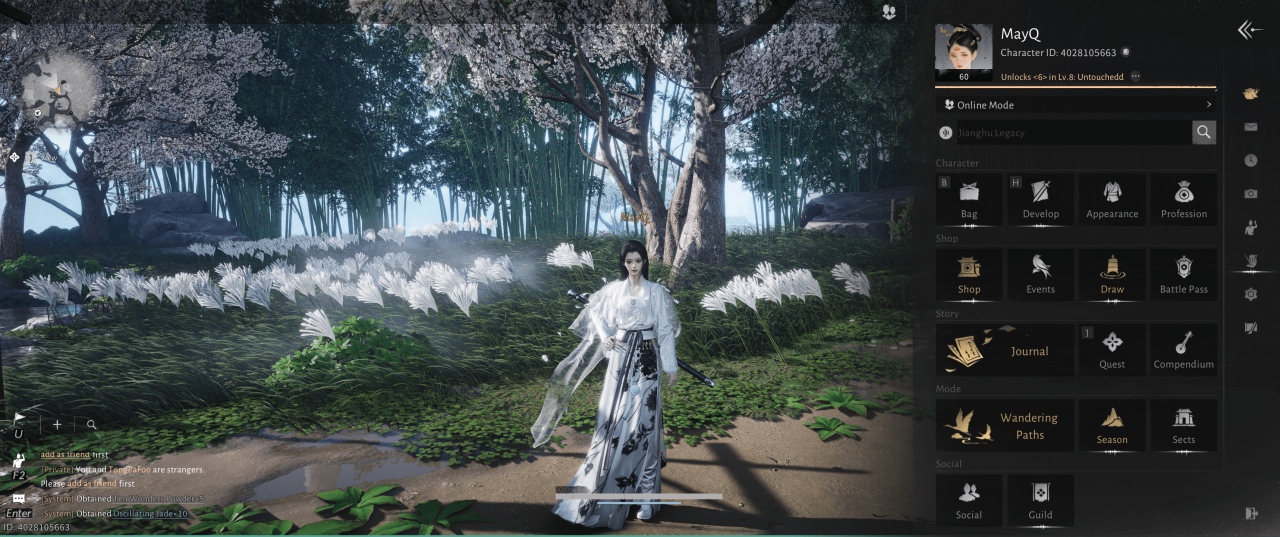
Task: Enter the Shop
Action: (969, 274)
